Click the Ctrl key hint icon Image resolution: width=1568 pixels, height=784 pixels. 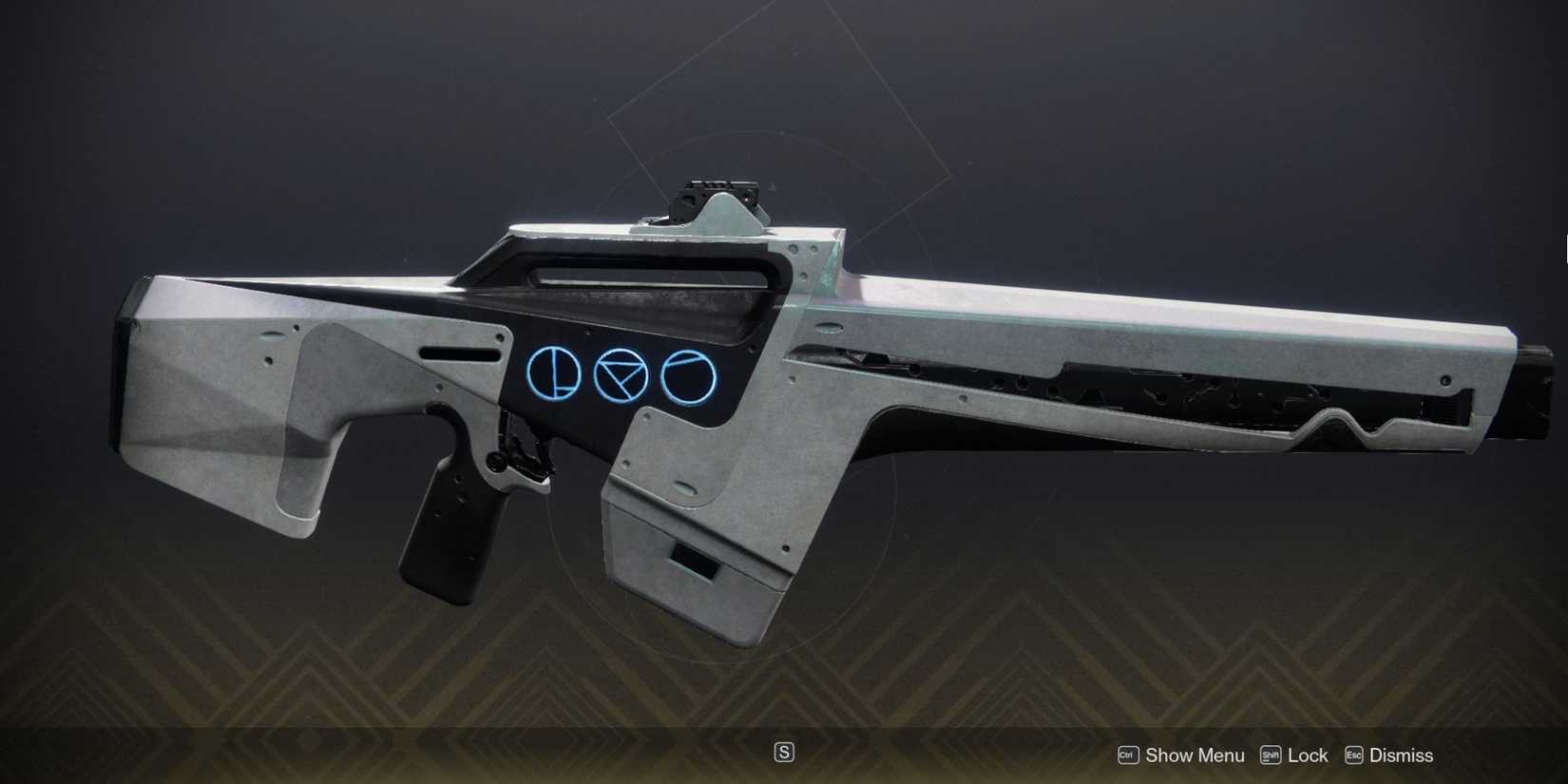(x=1127, y=755)
